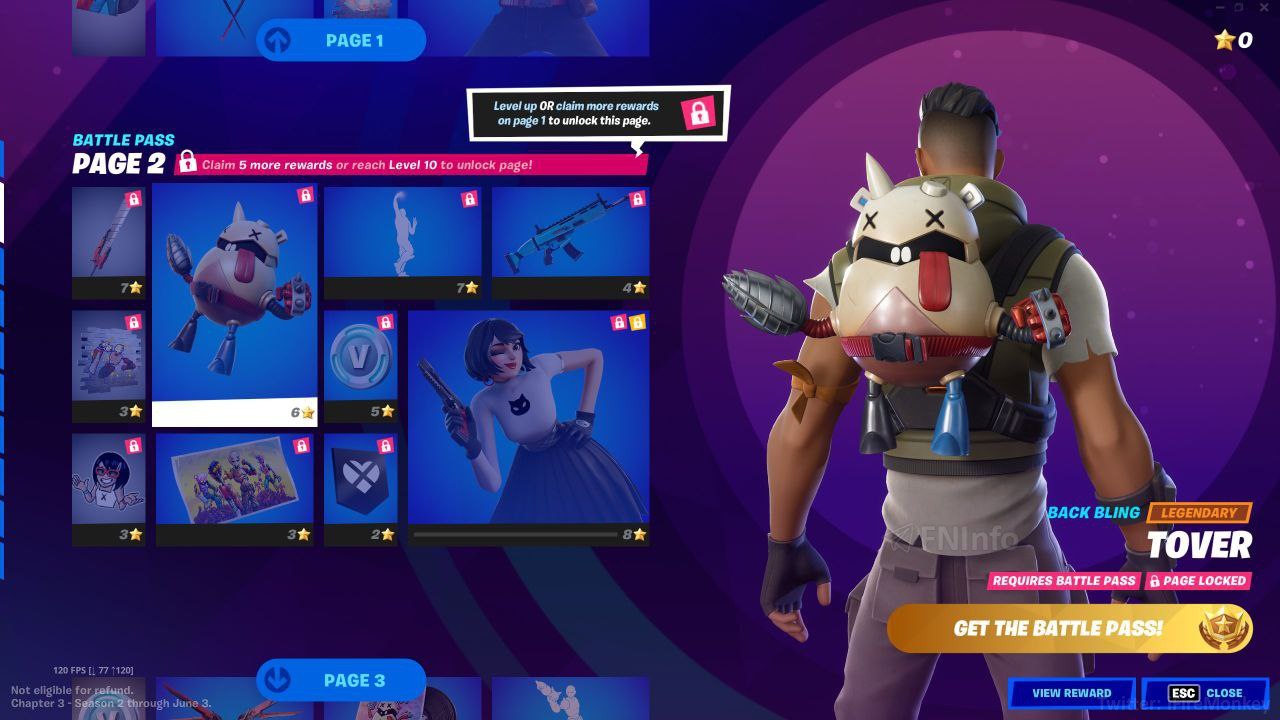Go up to Page 1
Viewport: 1280px width, 720px height.
pyautogui.click(x=341, y=40)
